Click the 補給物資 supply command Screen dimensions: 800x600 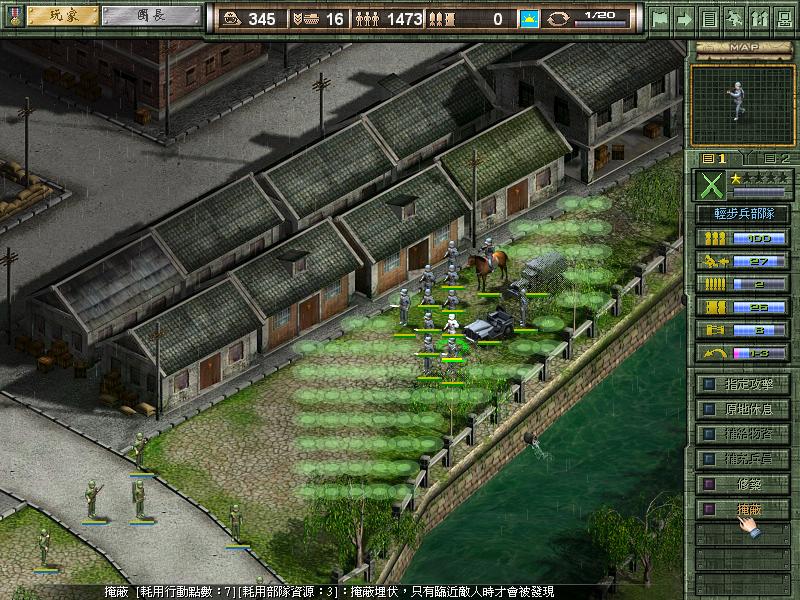pos(743,434)
